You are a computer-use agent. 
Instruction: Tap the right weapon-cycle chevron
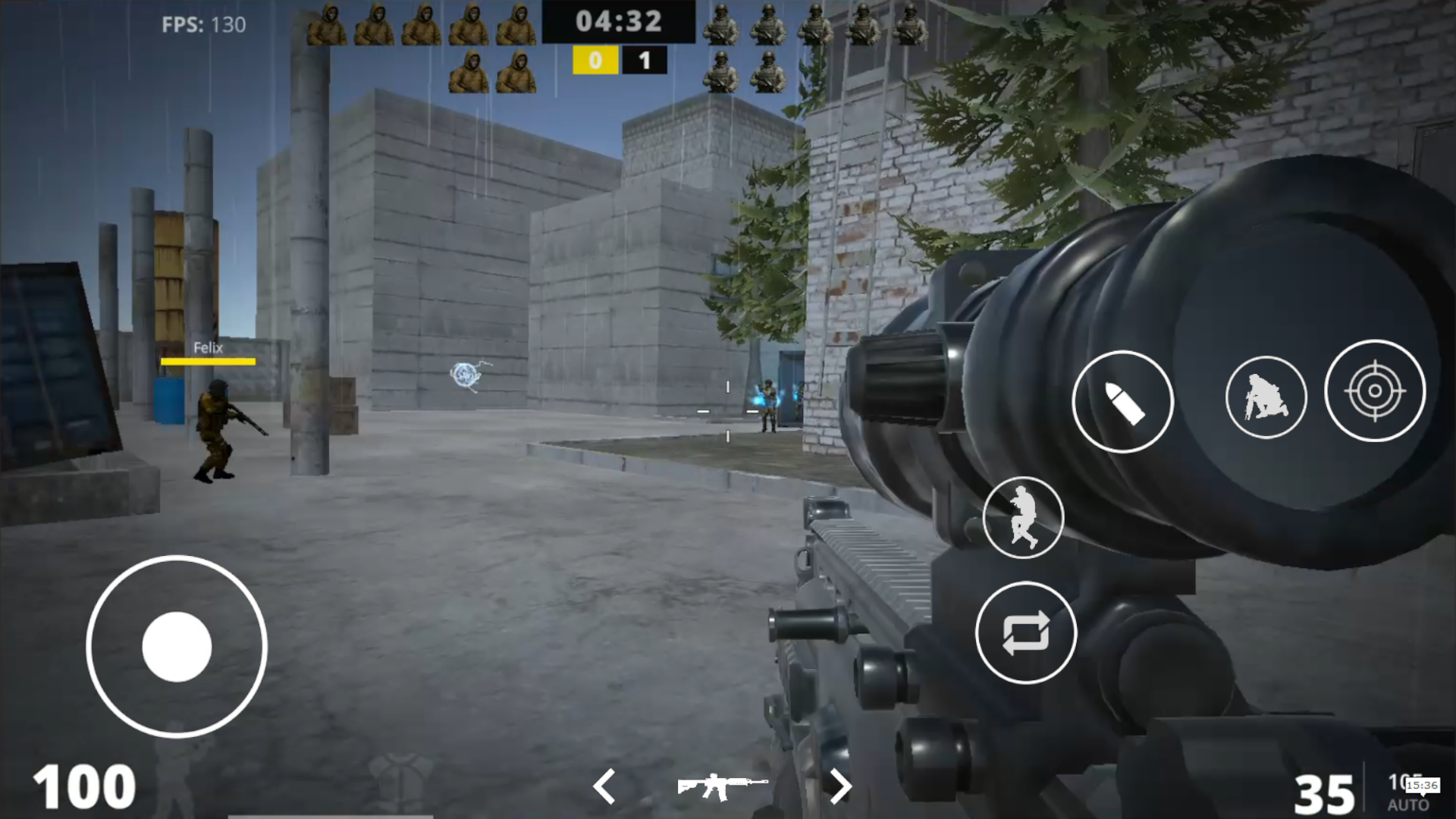[x=840, y=786]
